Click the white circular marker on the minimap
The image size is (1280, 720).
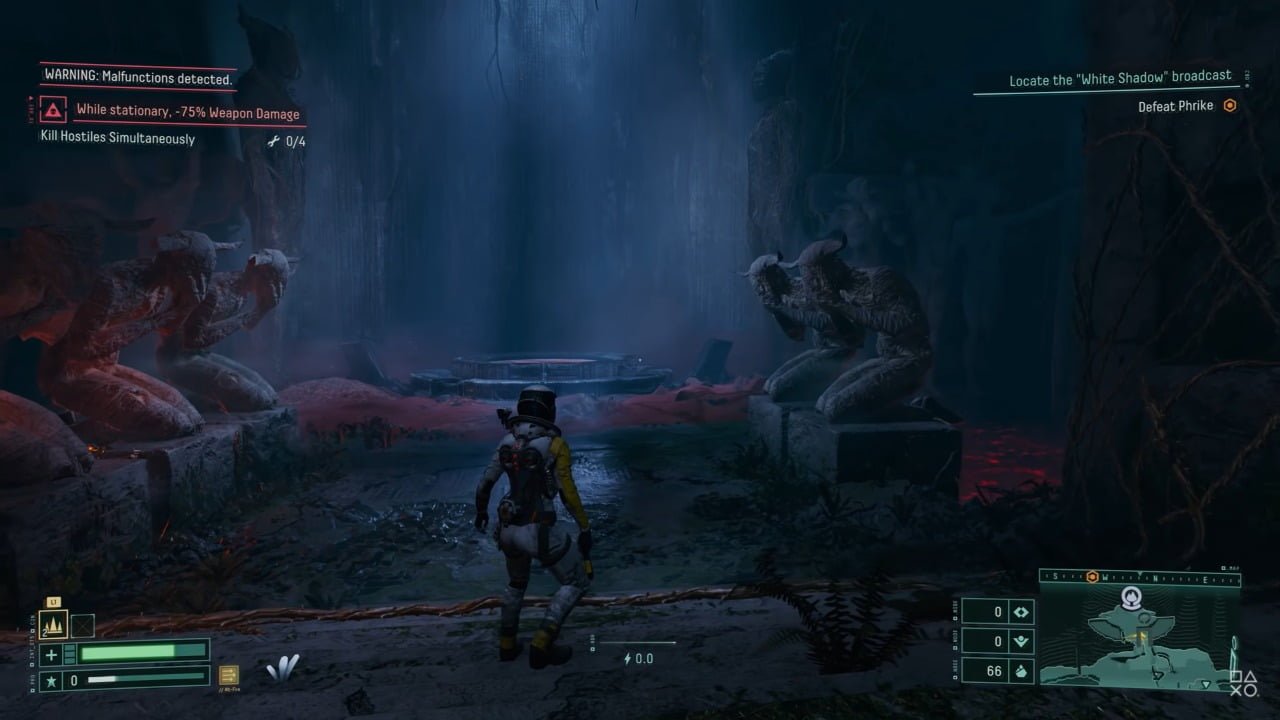(1132, 599)
